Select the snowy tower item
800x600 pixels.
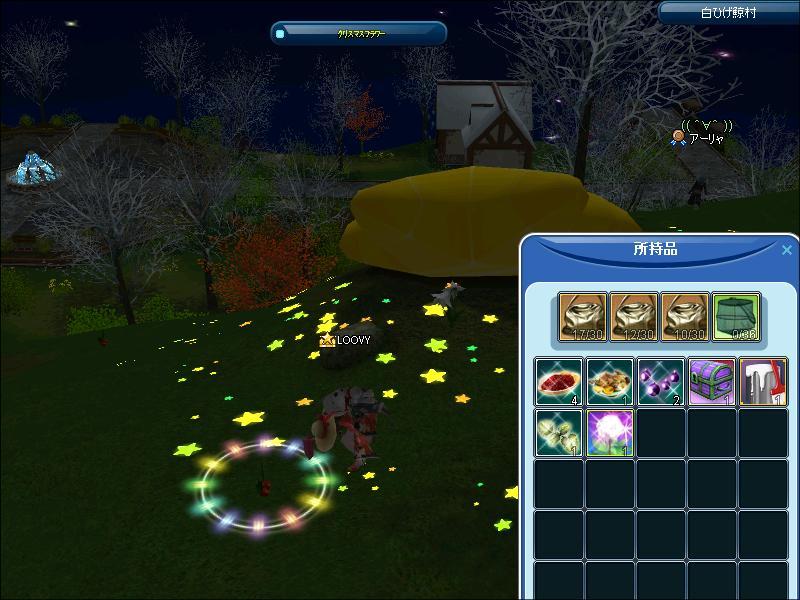point(763,381)
